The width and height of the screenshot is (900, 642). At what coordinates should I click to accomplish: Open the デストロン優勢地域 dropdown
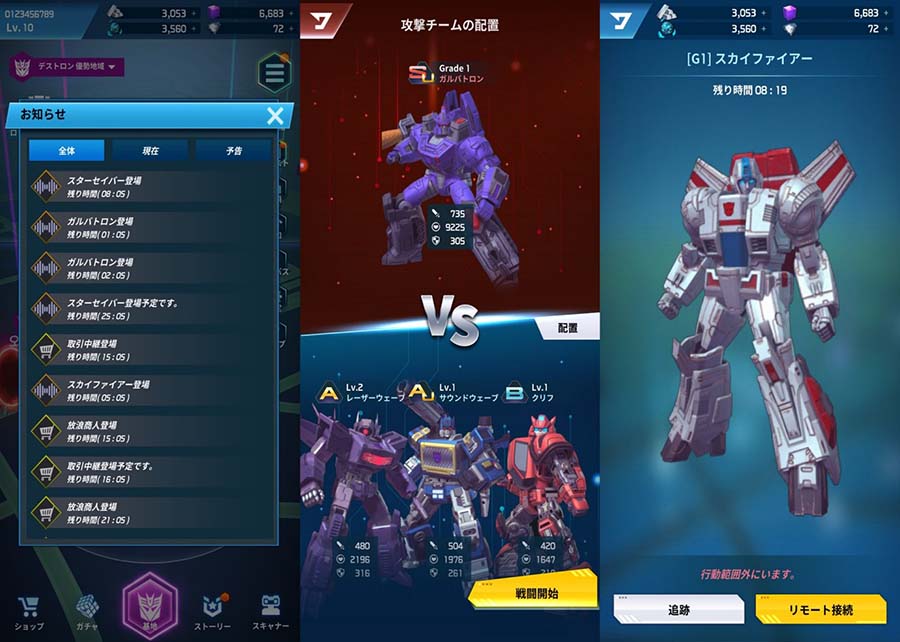[67, 68]
